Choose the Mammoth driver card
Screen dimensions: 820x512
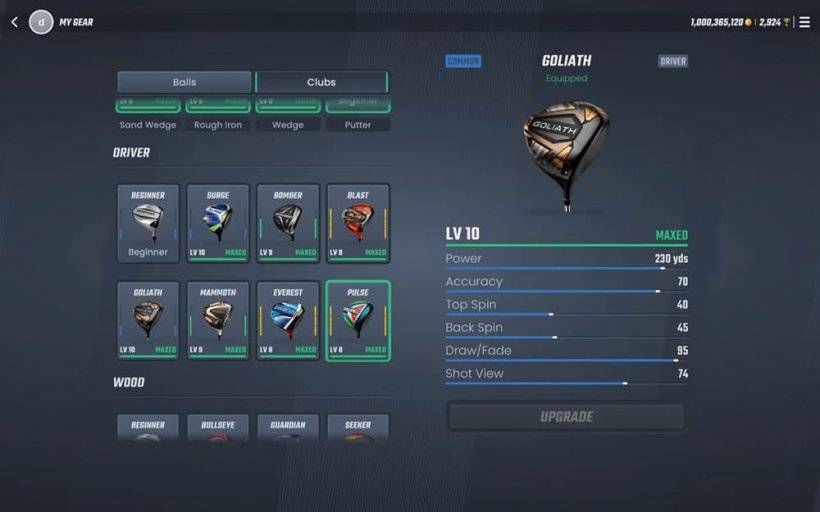click(x=218, y=320)
